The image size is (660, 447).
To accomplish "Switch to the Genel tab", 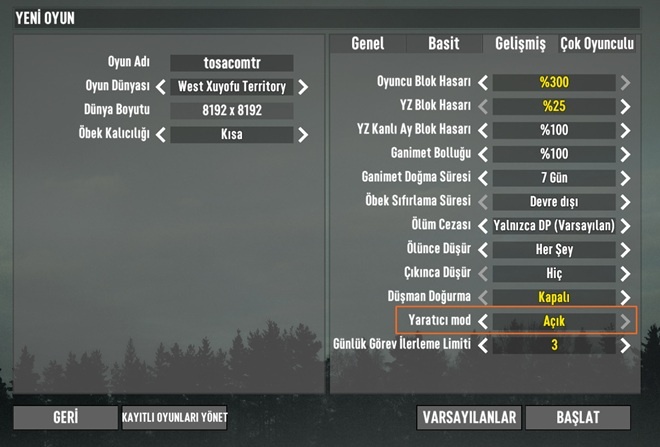I will click(x=366, y=44).
